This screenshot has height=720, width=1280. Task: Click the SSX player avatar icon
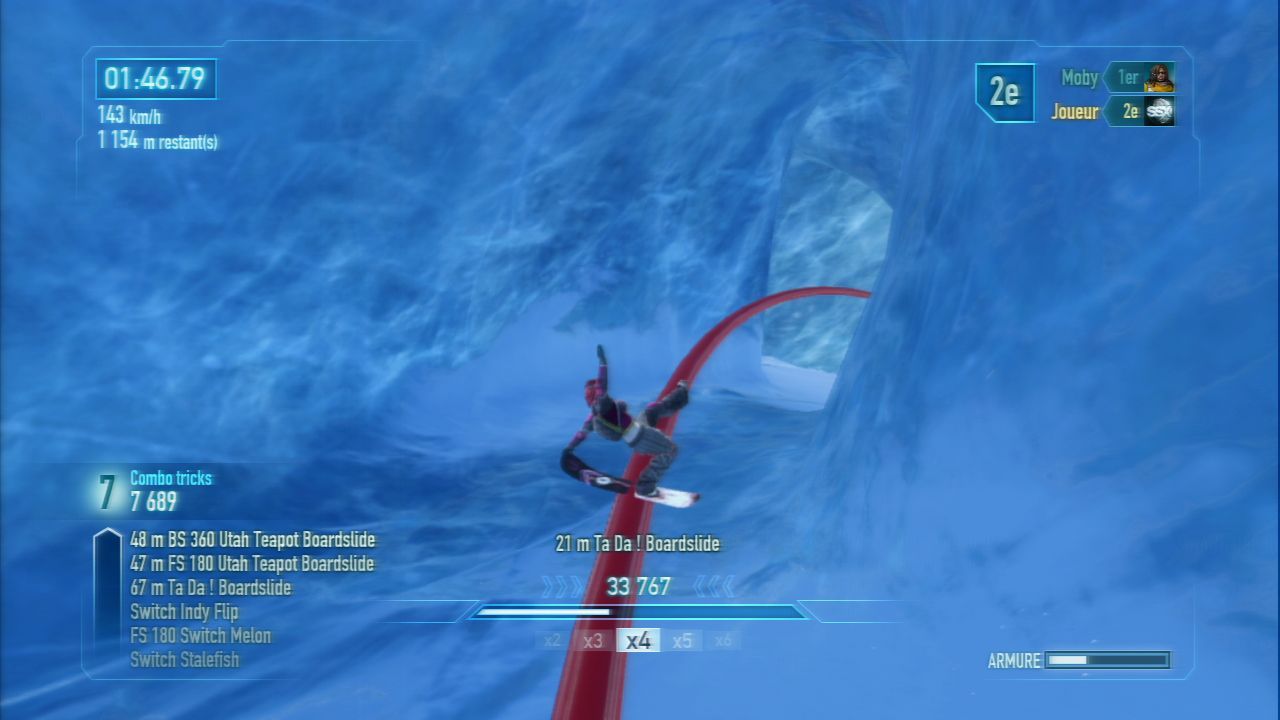pos(1159,111)
